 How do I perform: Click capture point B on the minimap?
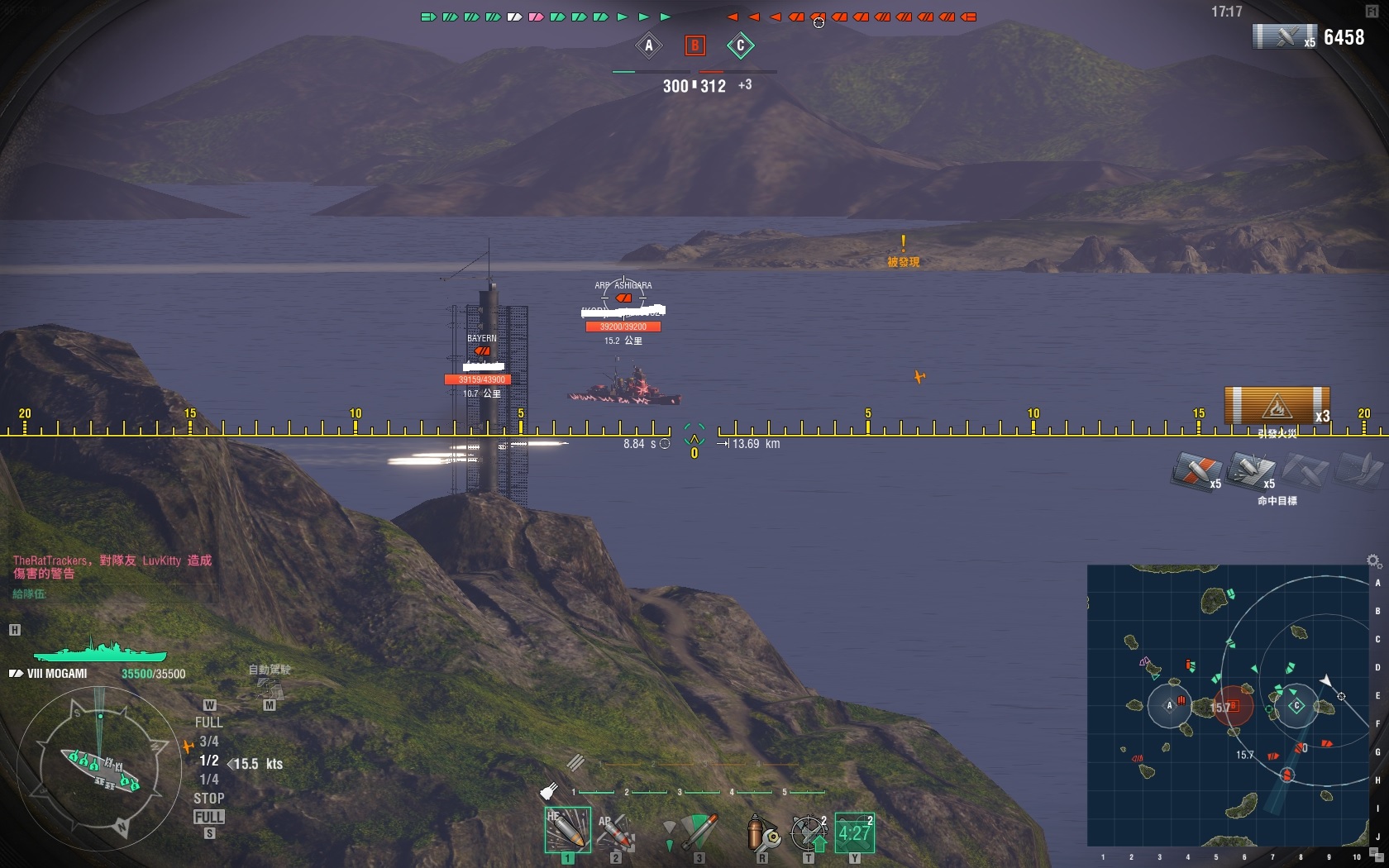(1232, 706)
